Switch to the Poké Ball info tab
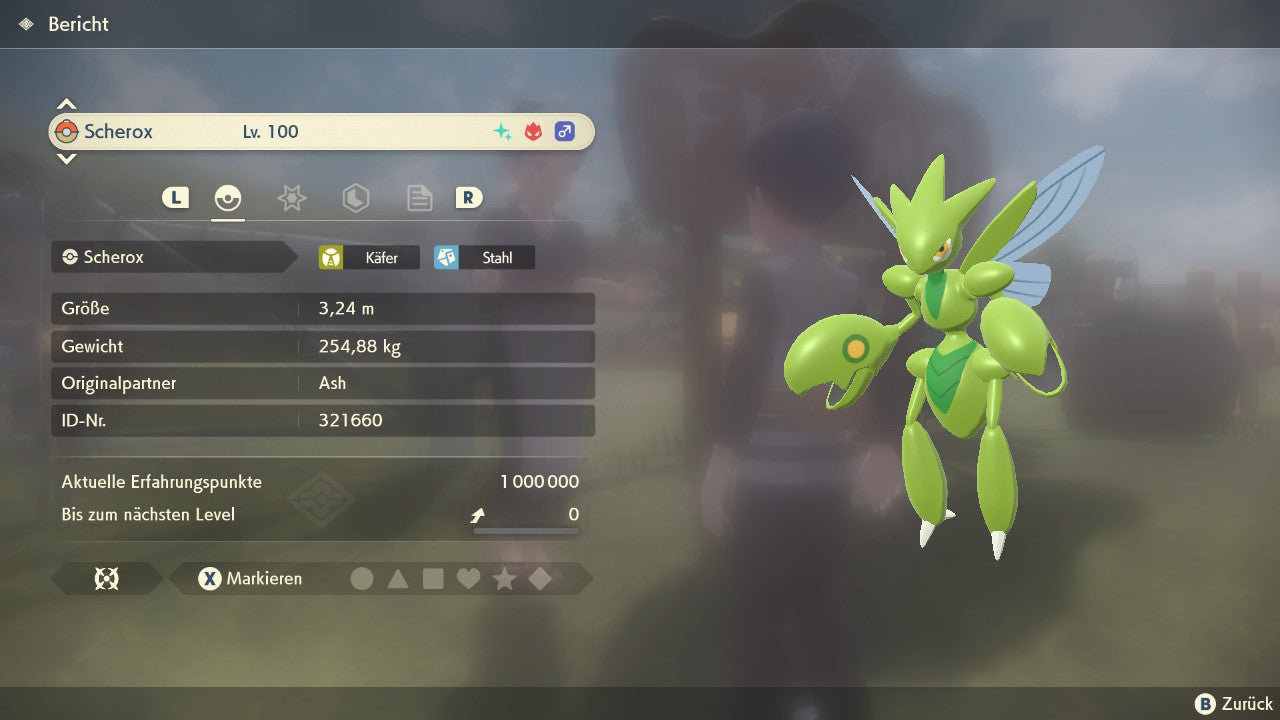The height and width of the screenshot is (720, 1280). pyautogui.click(x=228, y=198)
